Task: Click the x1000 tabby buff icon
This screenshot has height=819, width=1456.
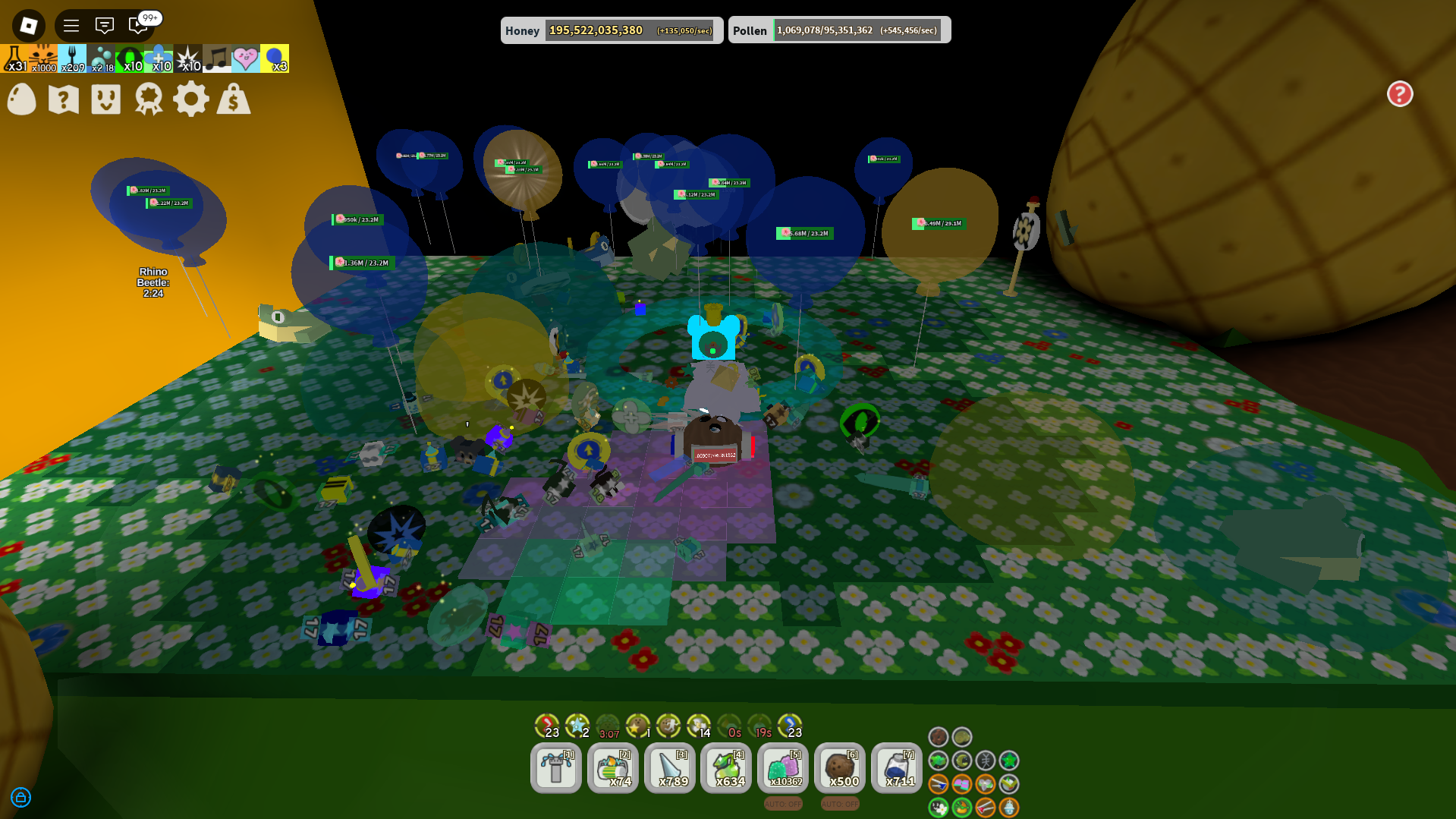Action: (x=42, y=58)
